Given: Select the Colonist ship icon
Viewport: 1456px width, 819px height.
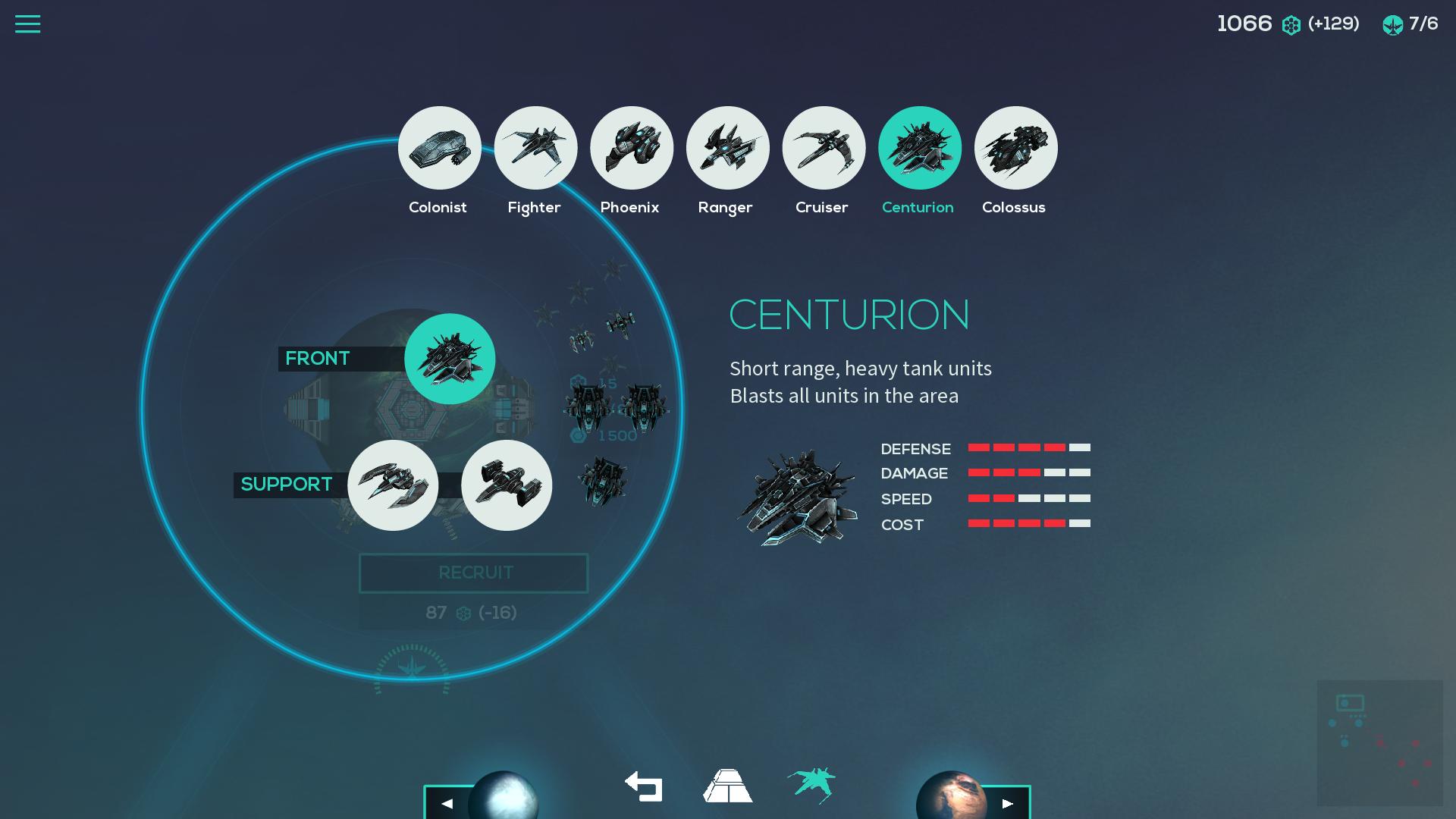Looking at the screenshot, I should 438,148.
